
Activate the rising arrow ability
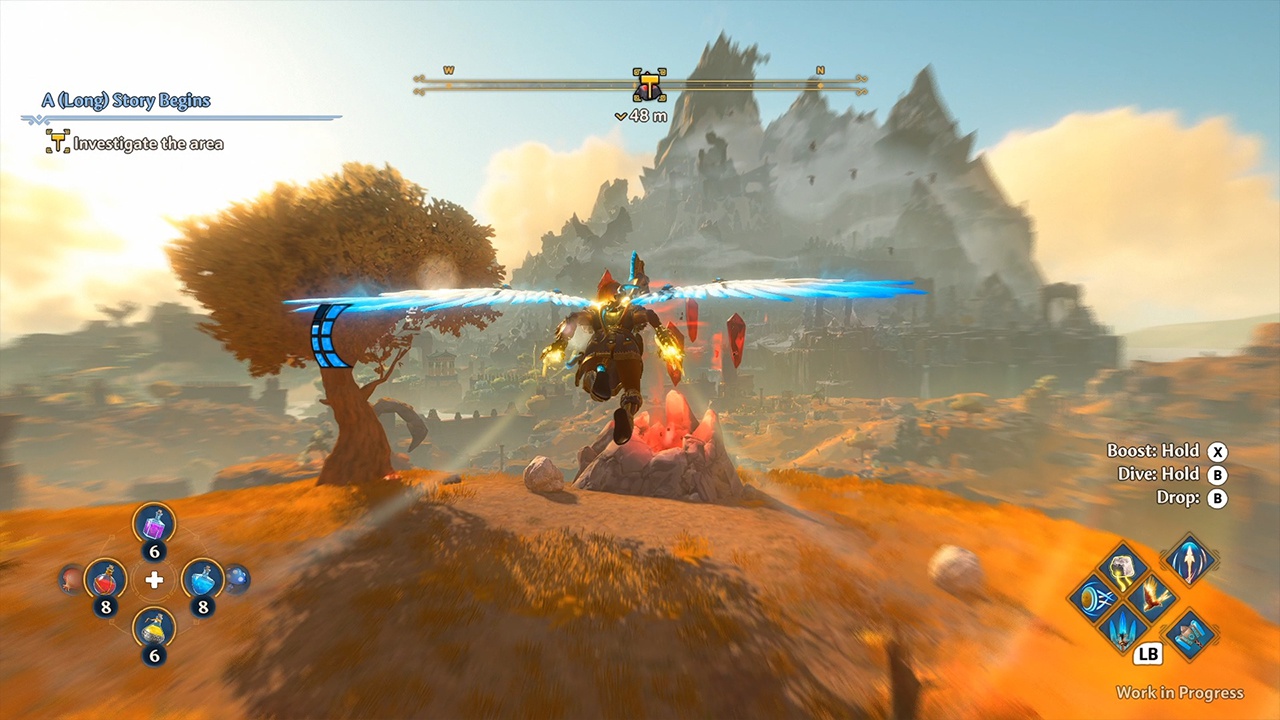point(1190,560)
